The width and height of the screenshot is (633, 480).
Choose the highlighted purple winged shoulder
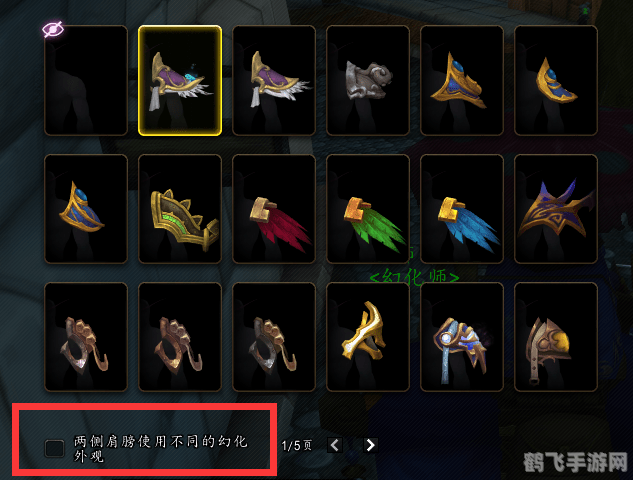point(180,80)
